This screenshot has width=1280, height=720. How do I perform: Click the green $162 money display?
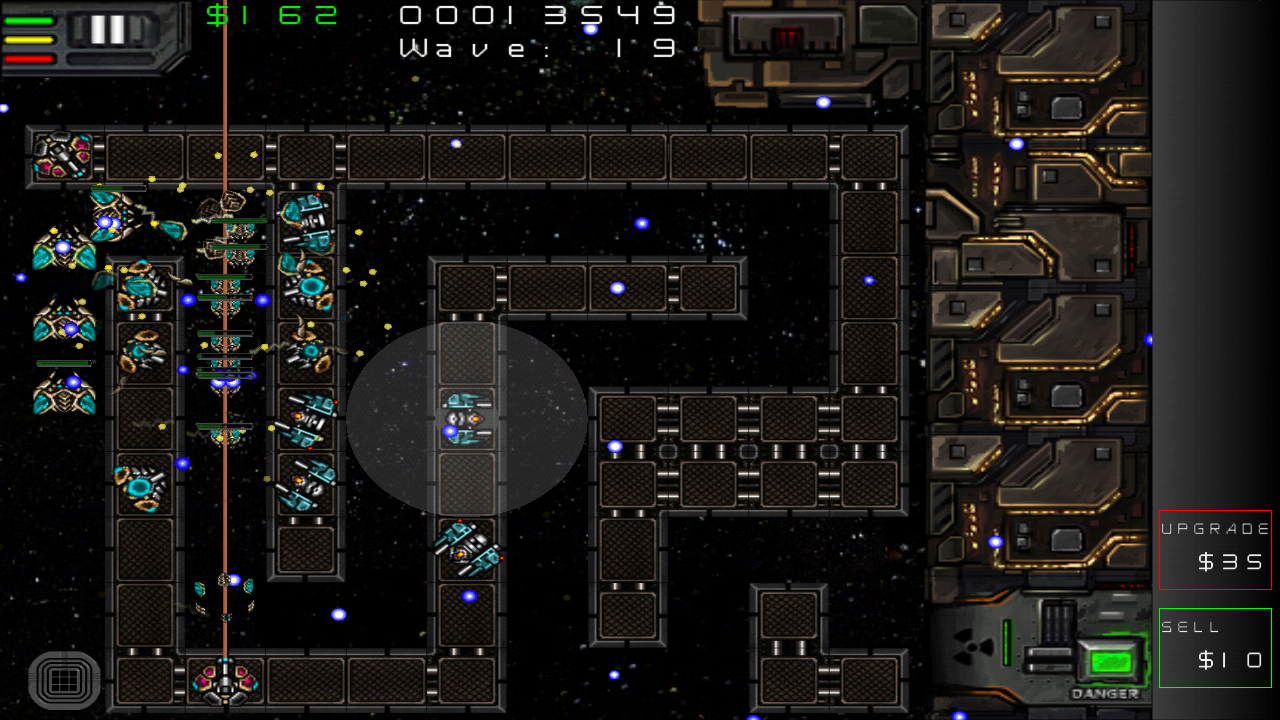270,14
